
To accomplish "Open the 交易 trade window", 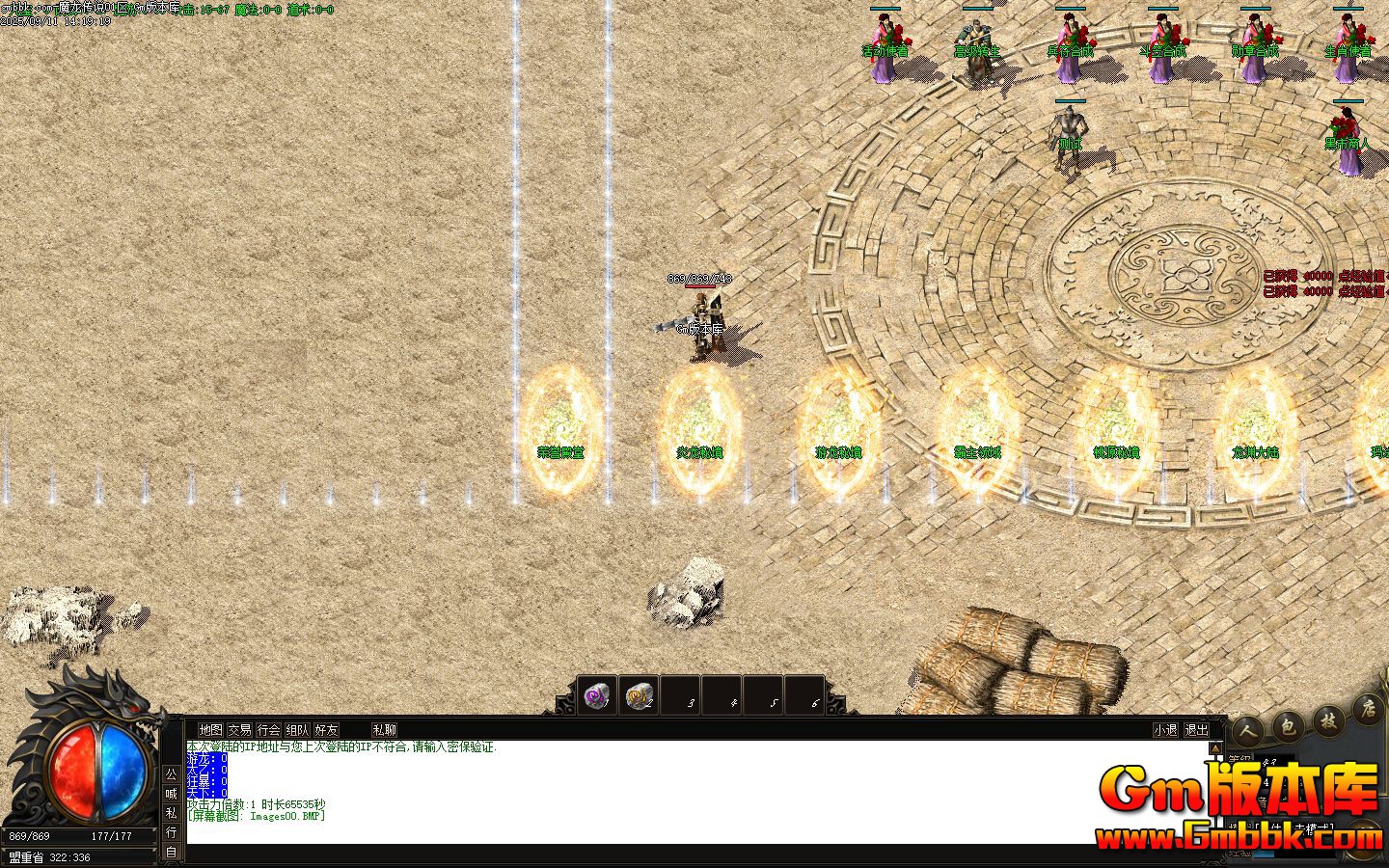I will coord(239,730).
